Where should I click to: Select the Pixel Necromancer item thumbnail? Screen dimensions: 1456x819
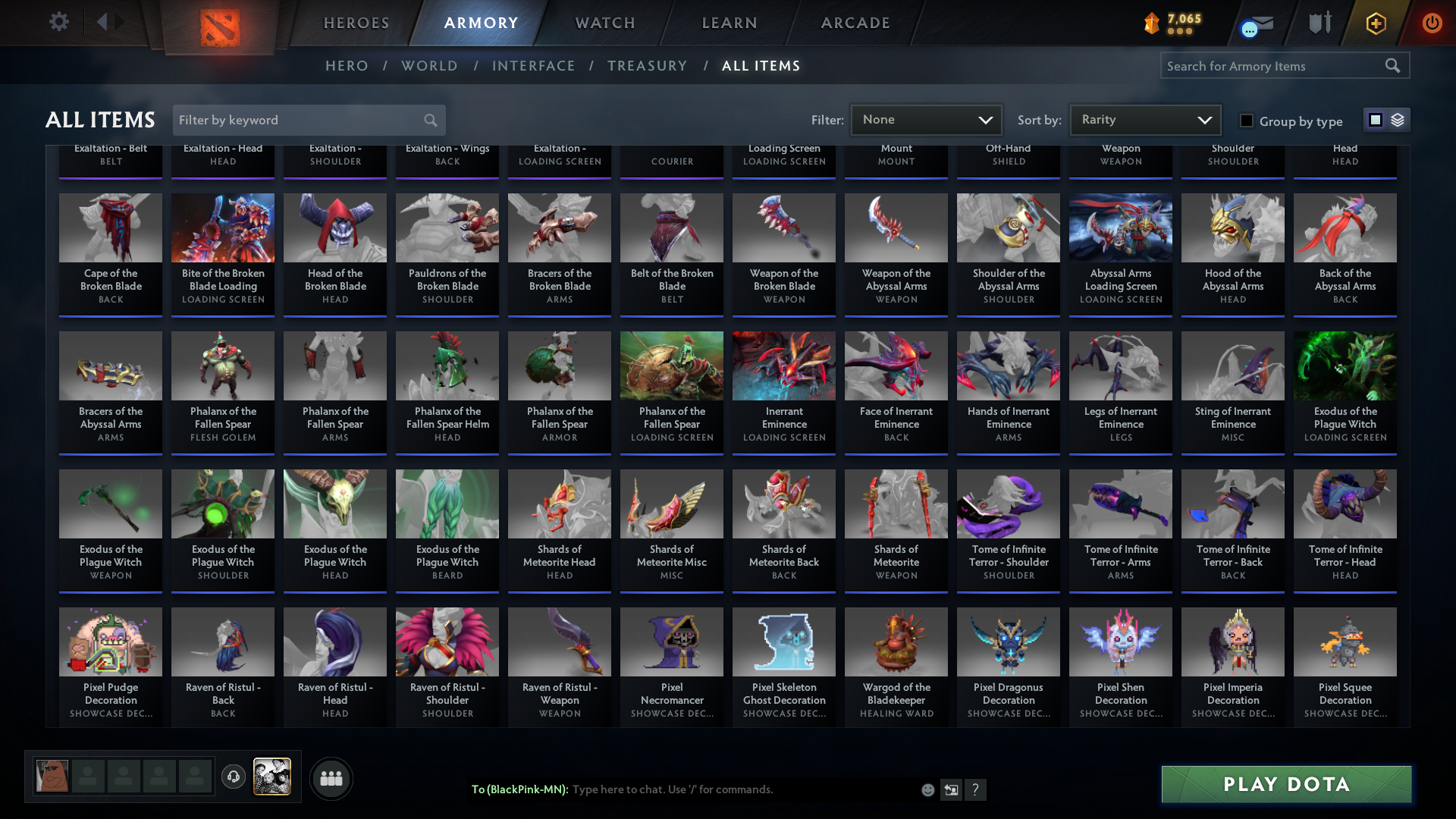tap(671, 642)
